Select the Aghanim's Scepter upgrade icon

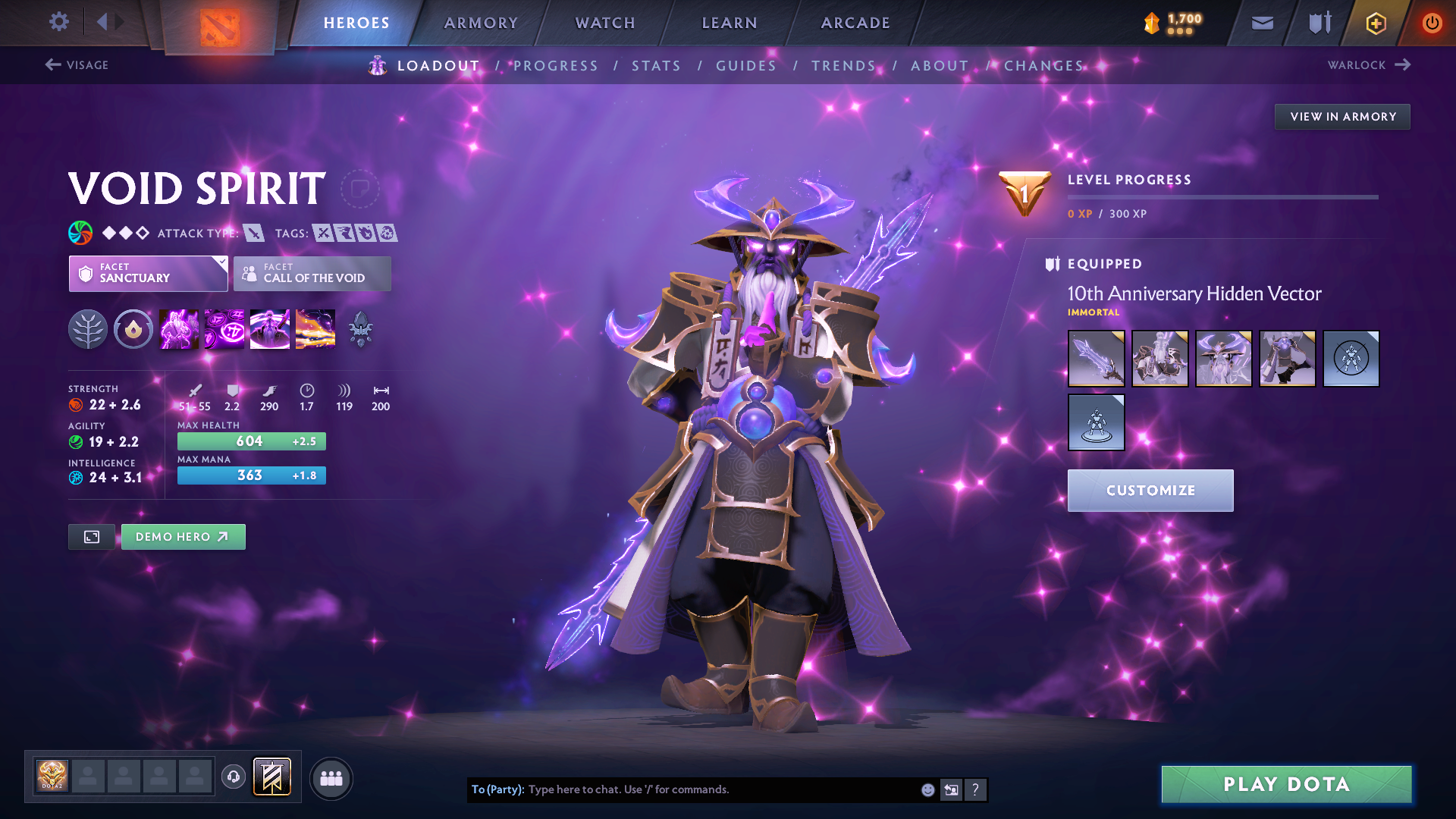coord(360,328)
